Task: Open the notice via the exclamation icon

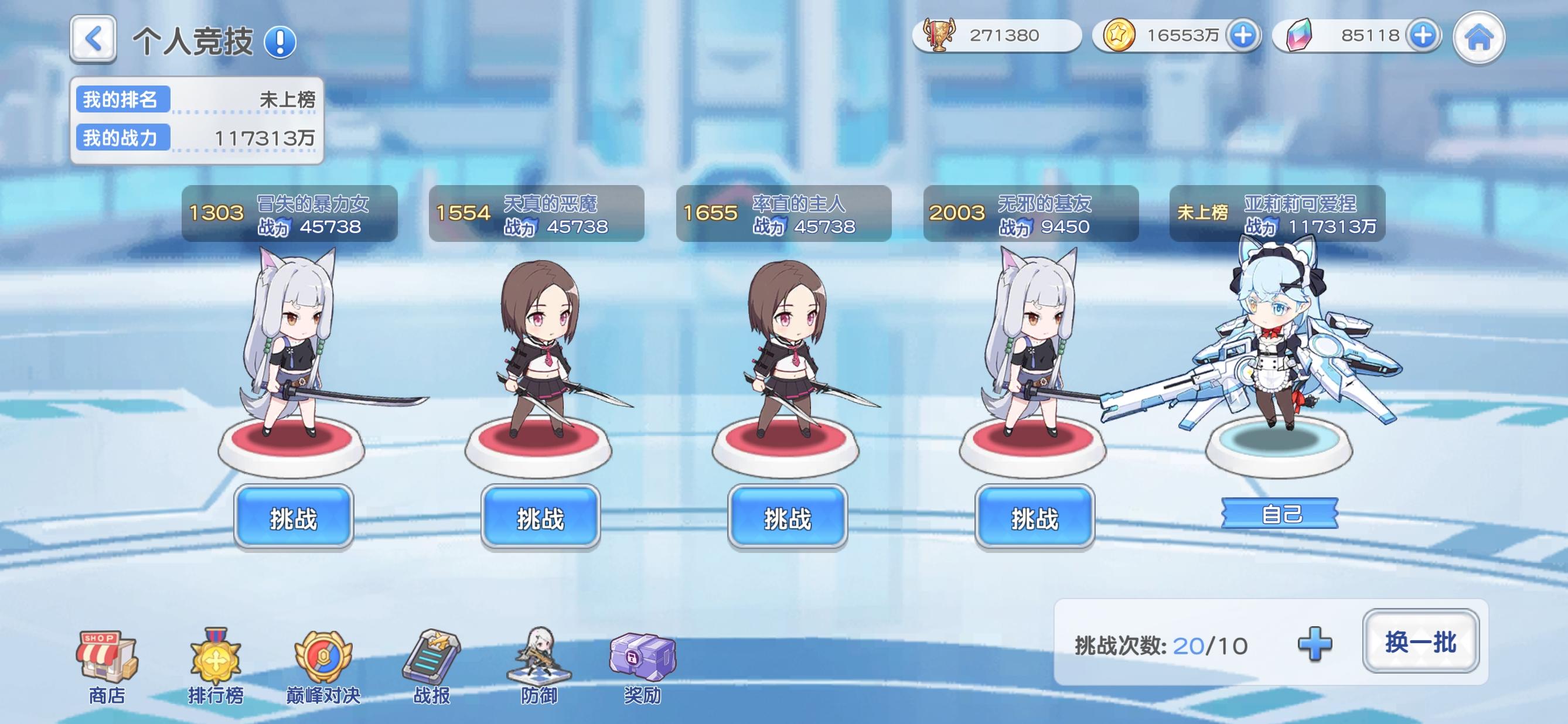Action: click(x=280, y=42)
